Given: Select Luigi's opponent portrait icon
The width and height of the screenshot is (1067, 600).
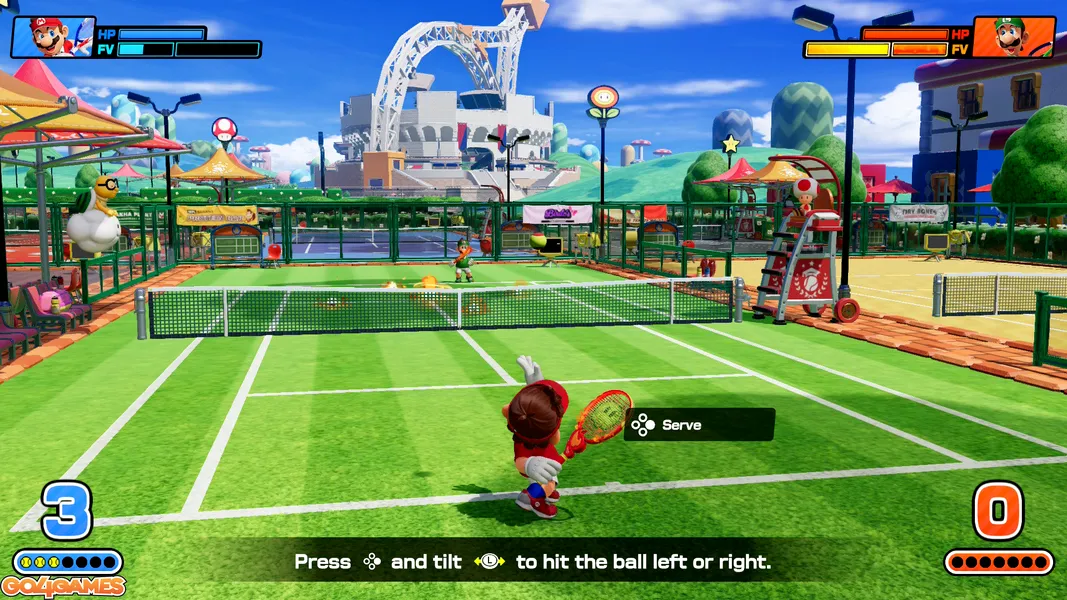Looking at the screenshot, I should click(1013, 37).
